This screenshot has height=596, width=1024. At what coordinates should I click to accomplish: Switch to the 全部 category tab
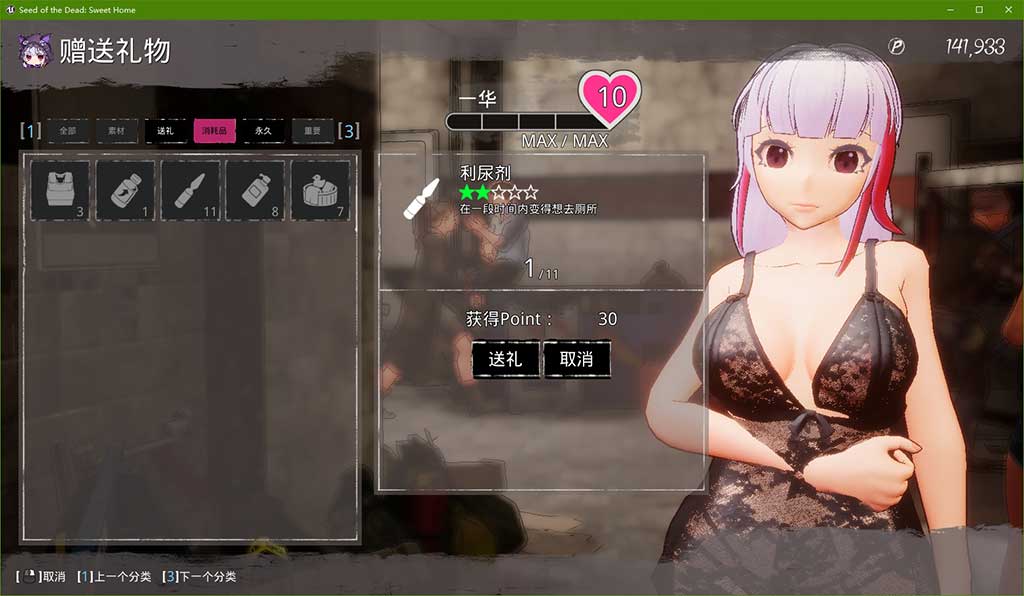[x=67, y=131]
